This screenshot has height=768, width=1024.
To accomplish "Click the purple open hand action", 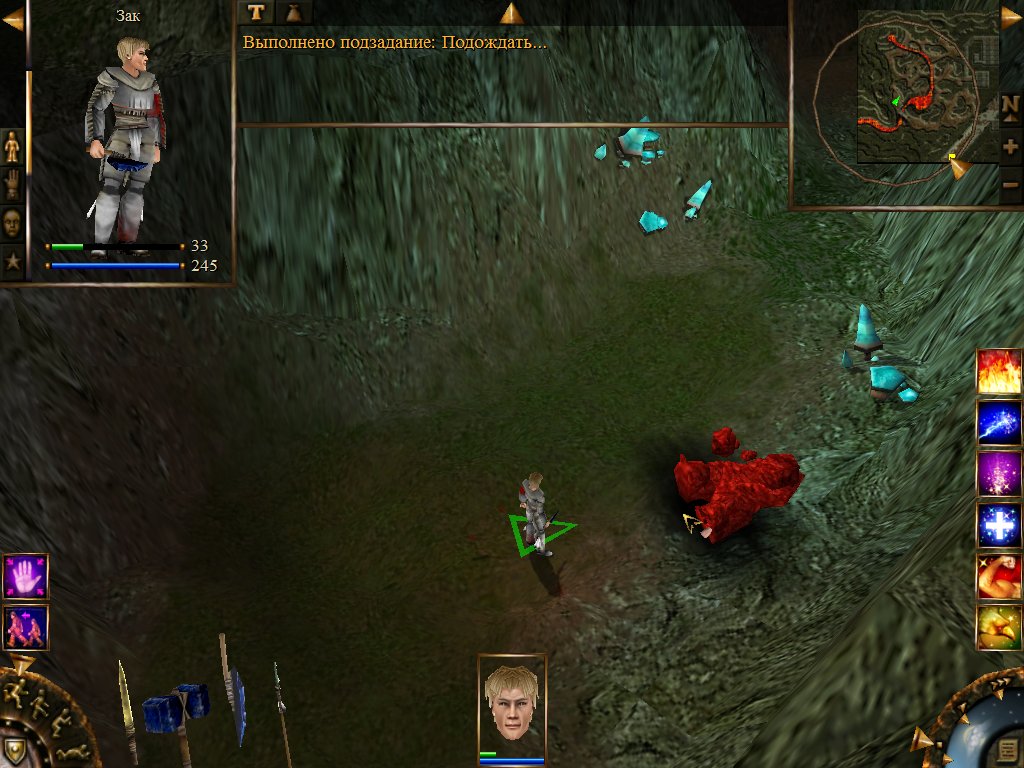I will 25,577.
